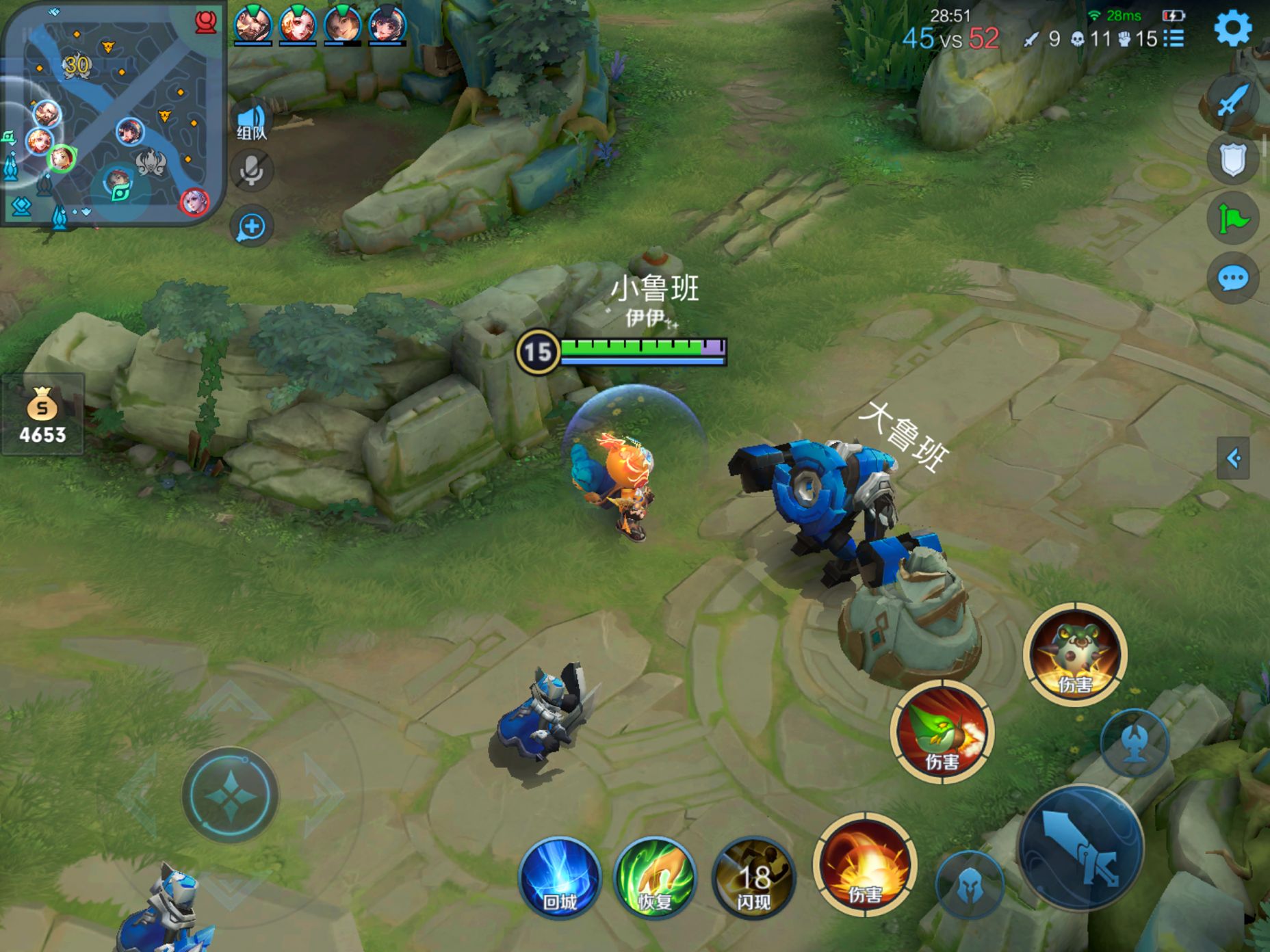1270x952 pixels.
Task: Use the Recall (回城) skill
Action: pyautogui.click(x=560, y=877)
